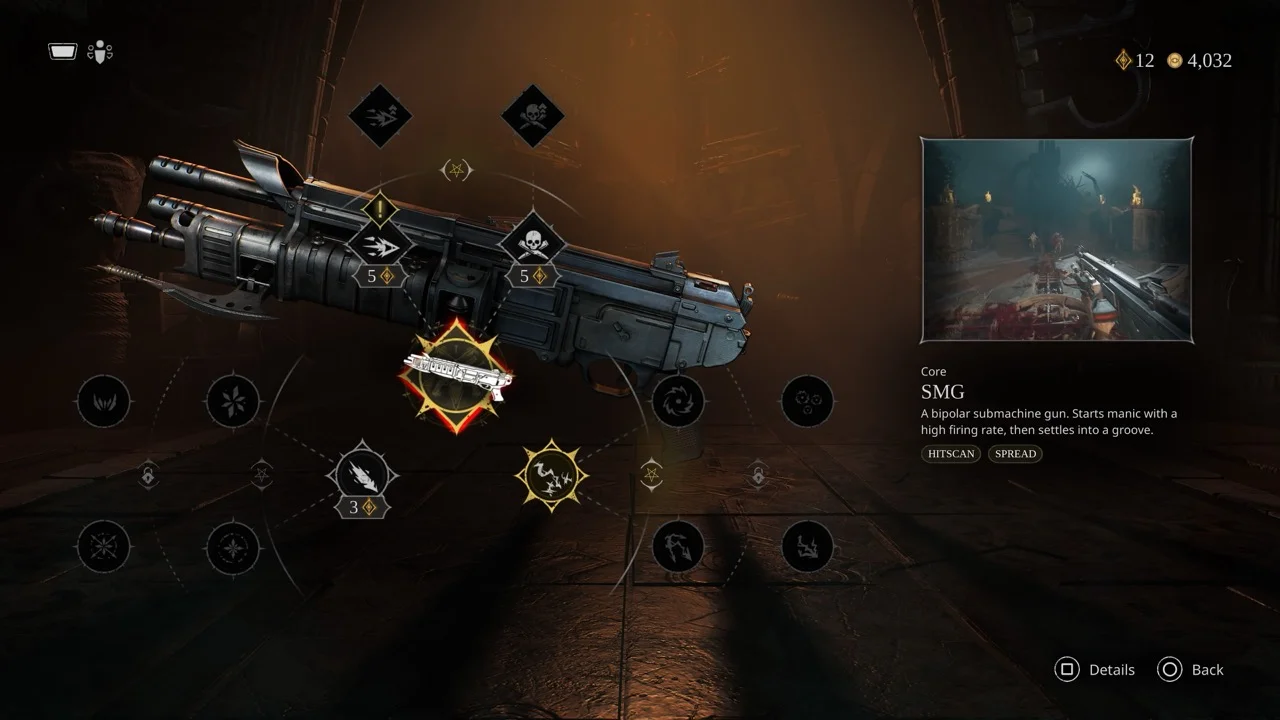Pick the lightning arrow upgrade node

click(678, 547)
